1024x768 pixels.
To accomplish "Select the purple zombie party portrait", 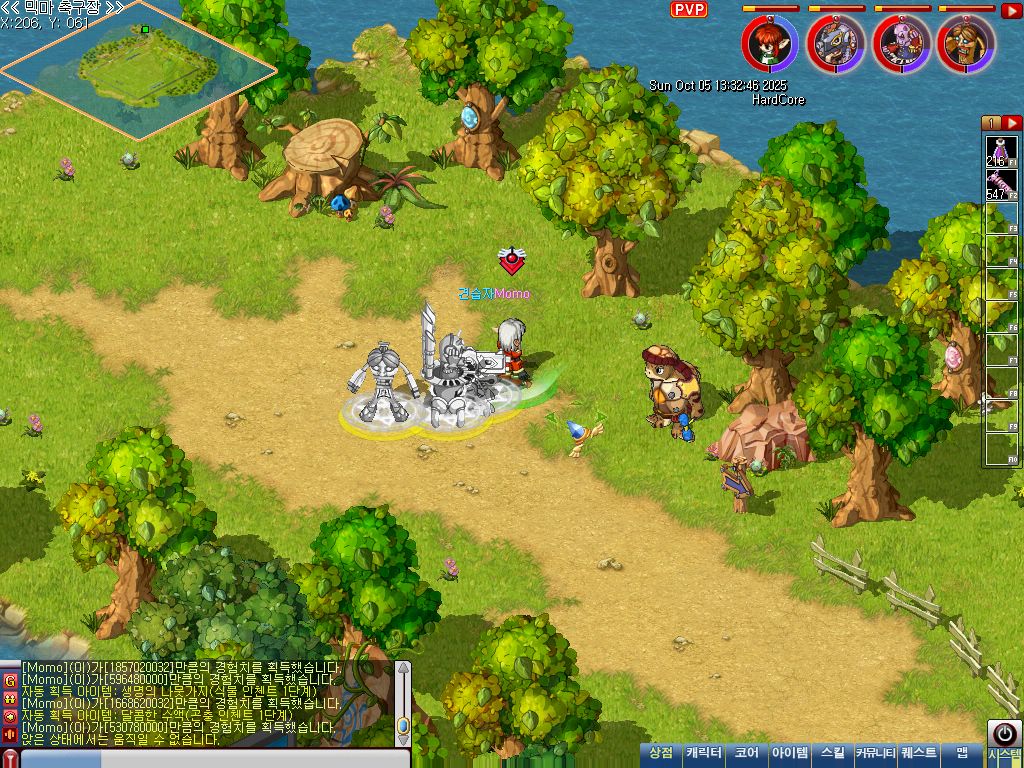I will [902, 44].
